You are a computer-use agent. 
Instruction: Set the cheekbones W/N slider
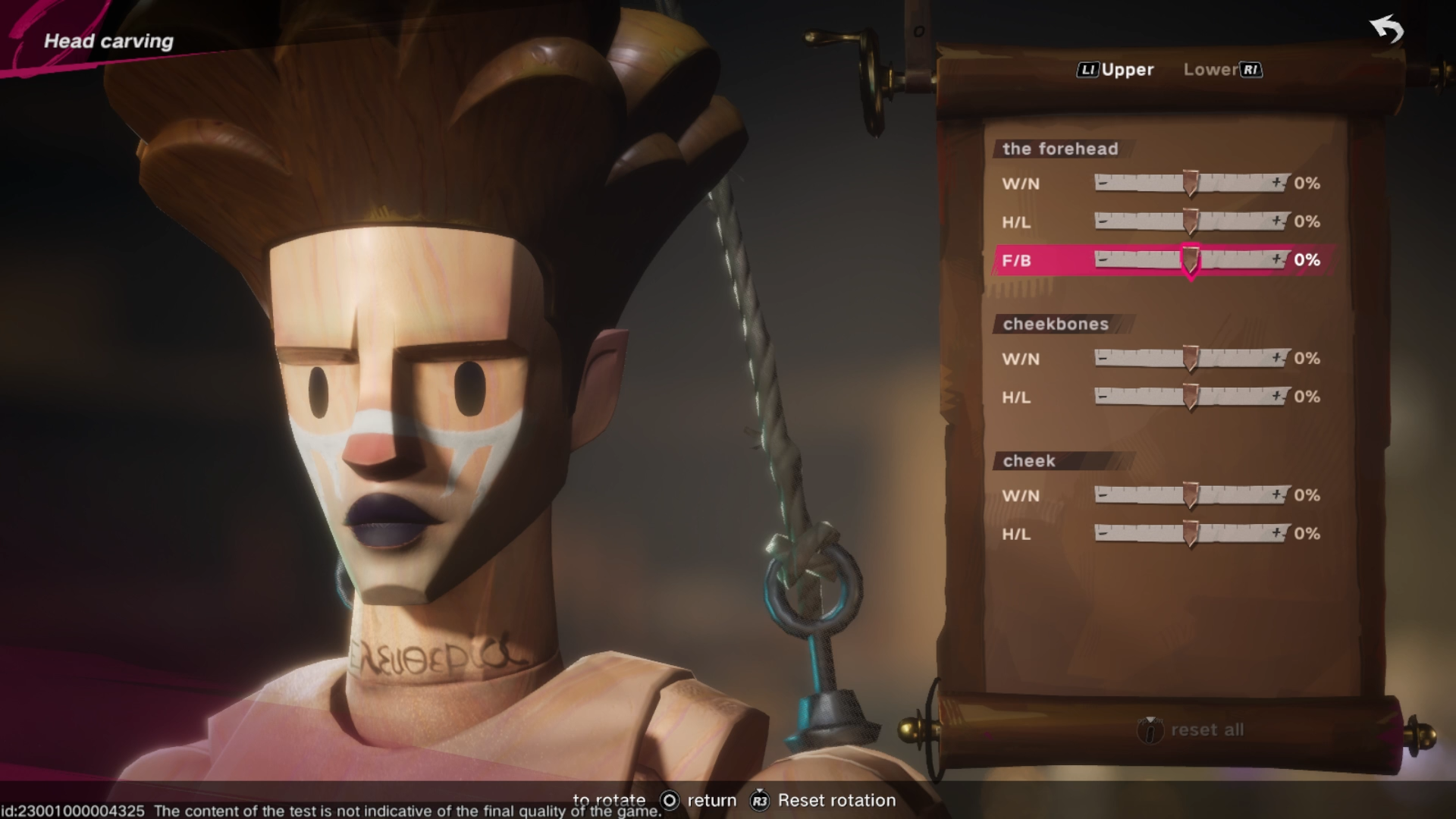1191,359
